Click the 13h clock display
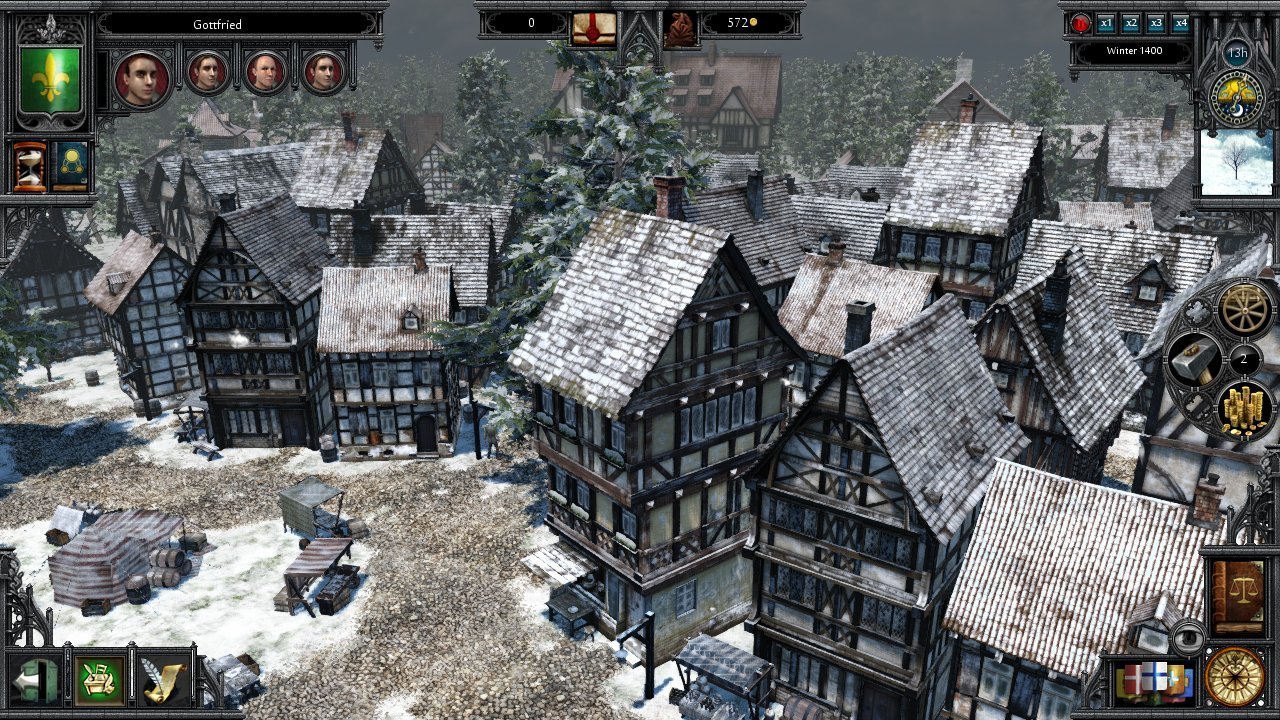This screenshot has height=720, width=1280. pyautogui.click(x=1236, y=51)
